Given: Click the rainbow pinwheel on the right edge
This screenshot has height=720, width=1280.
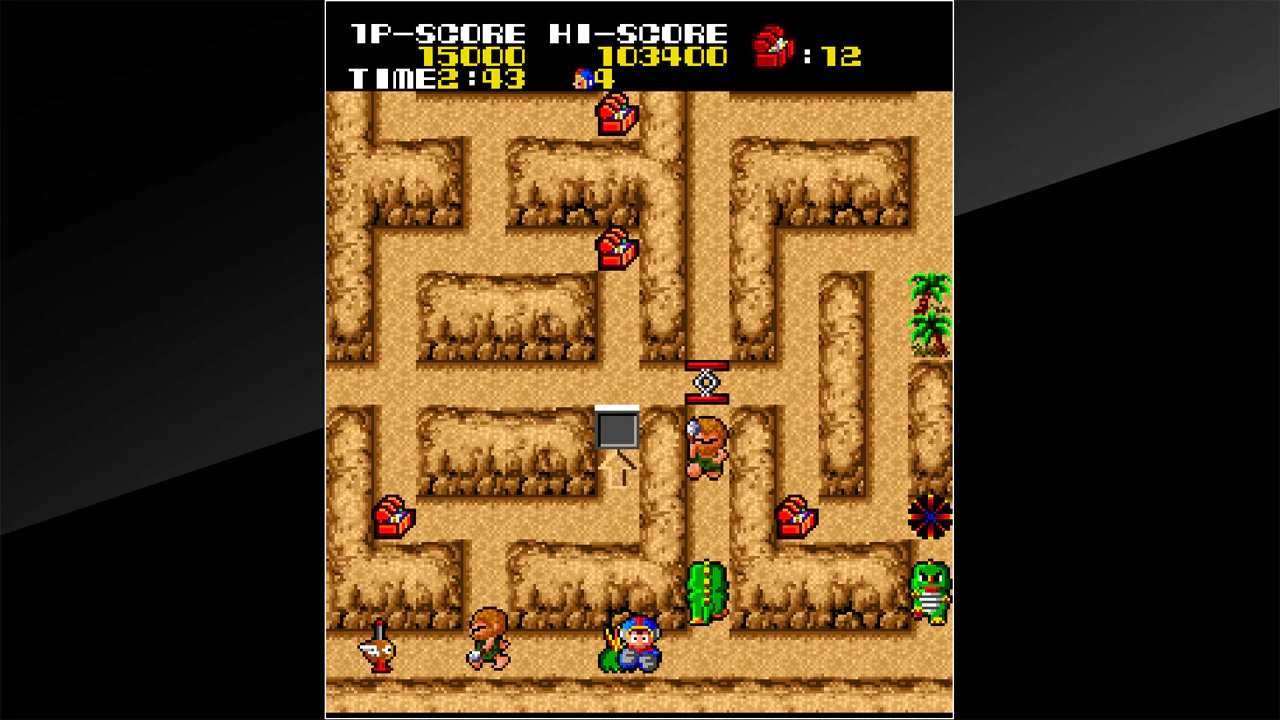Looking at the screenshot, I should 929,516.
